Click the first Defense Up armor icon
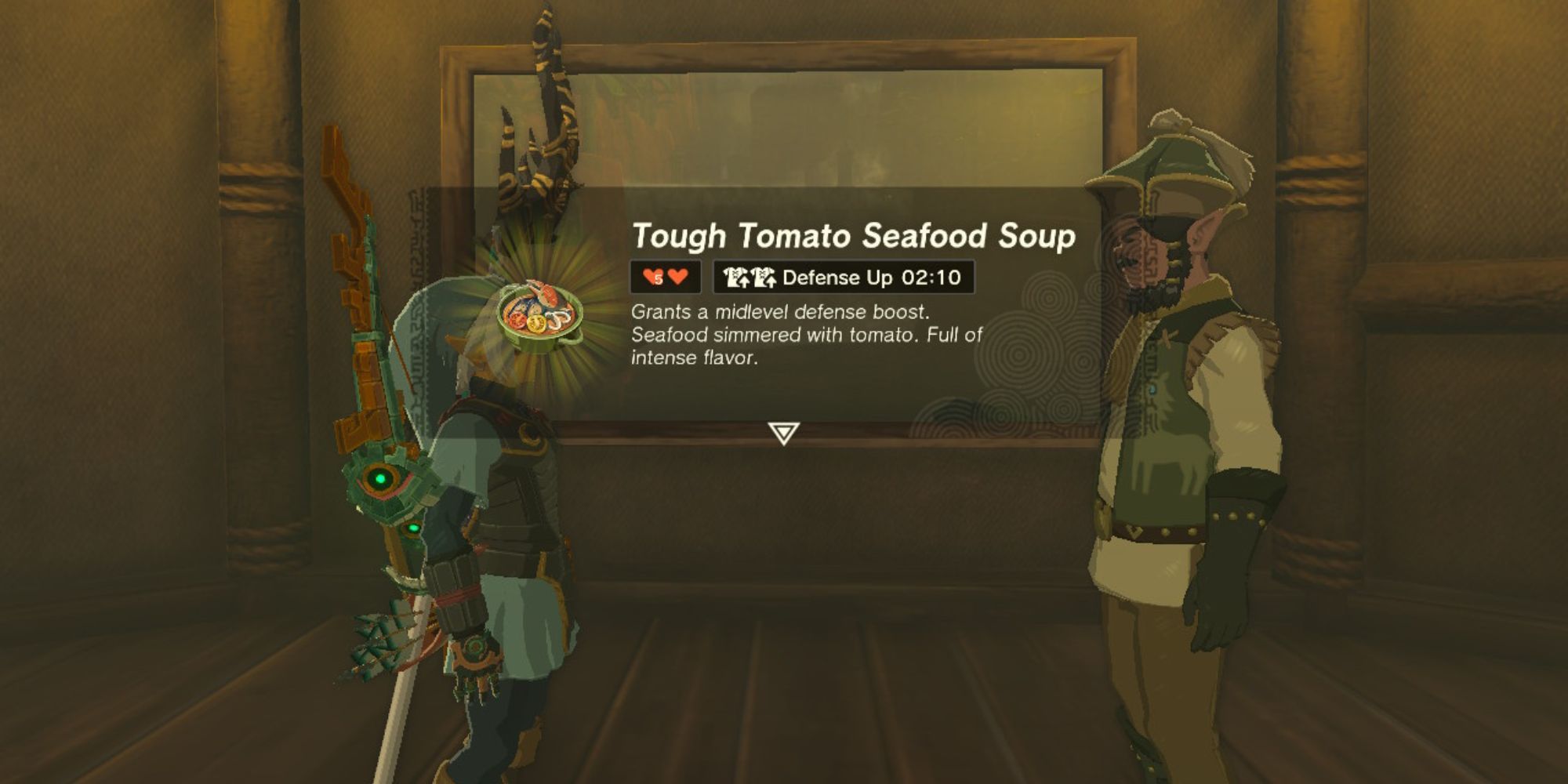The image size is (1568, 784). click(735, 277)
